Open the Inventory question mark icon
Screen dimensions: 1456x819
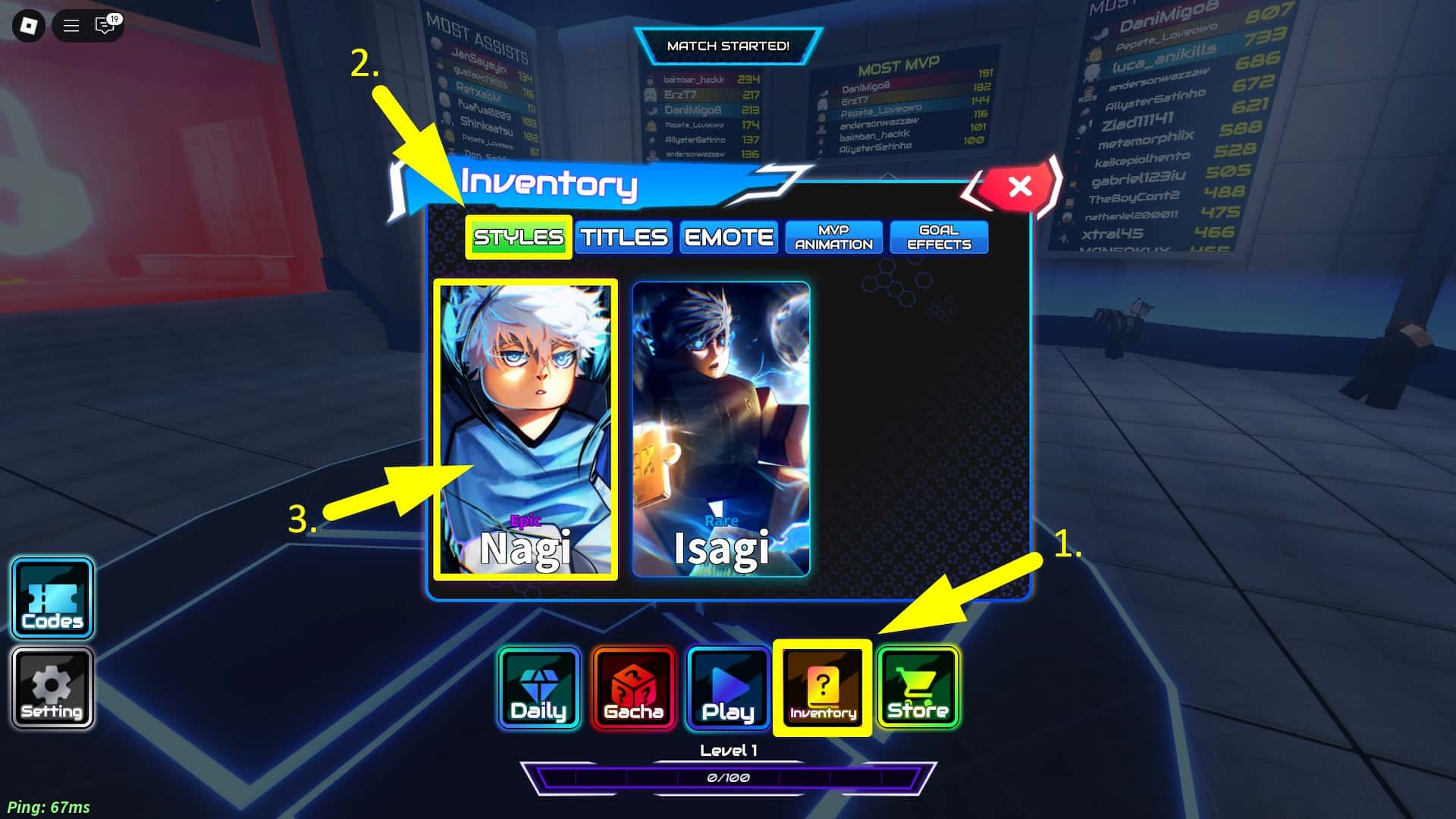[x=822, y=686]
